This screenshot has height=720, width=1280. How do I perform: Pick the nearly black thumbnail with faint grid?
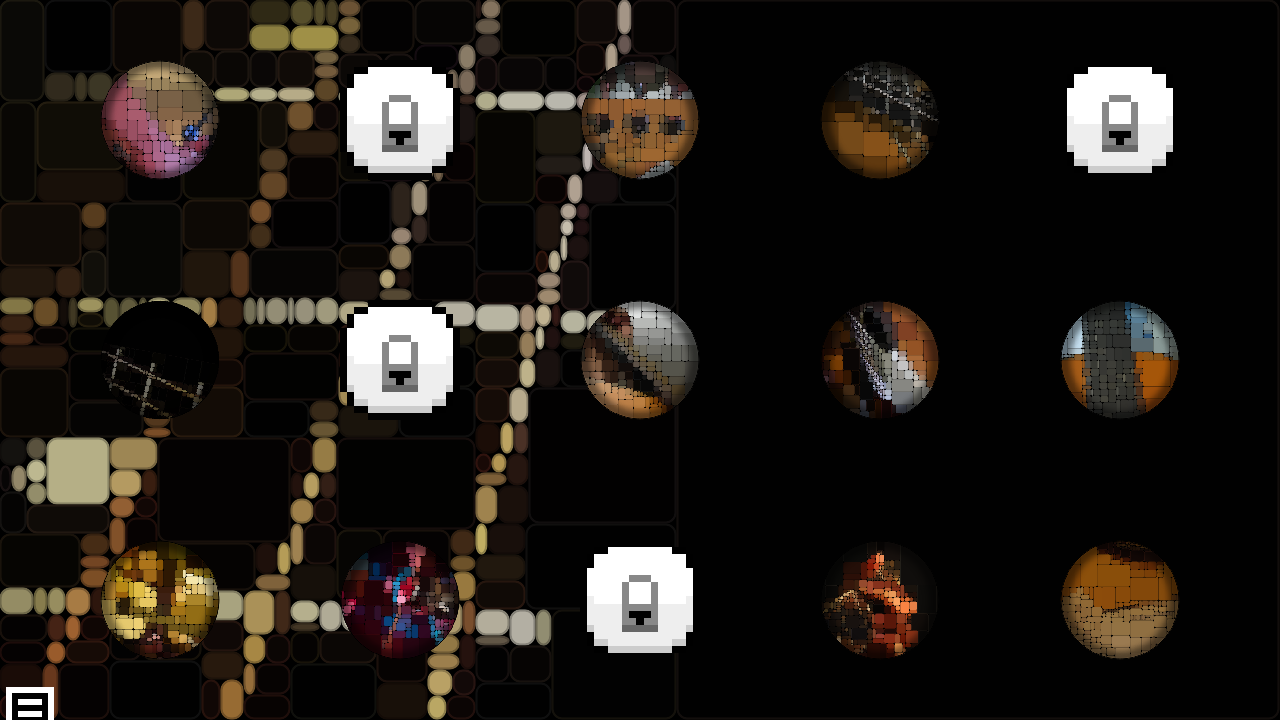click(160, 360)
